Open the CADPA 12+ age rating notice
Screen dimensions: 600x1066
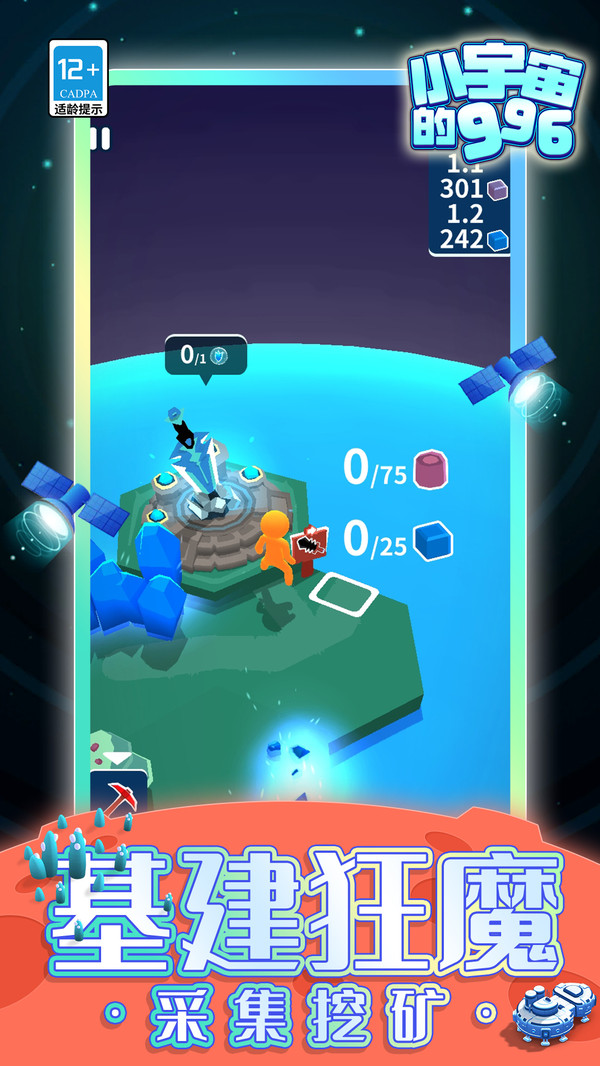[78, 79]
